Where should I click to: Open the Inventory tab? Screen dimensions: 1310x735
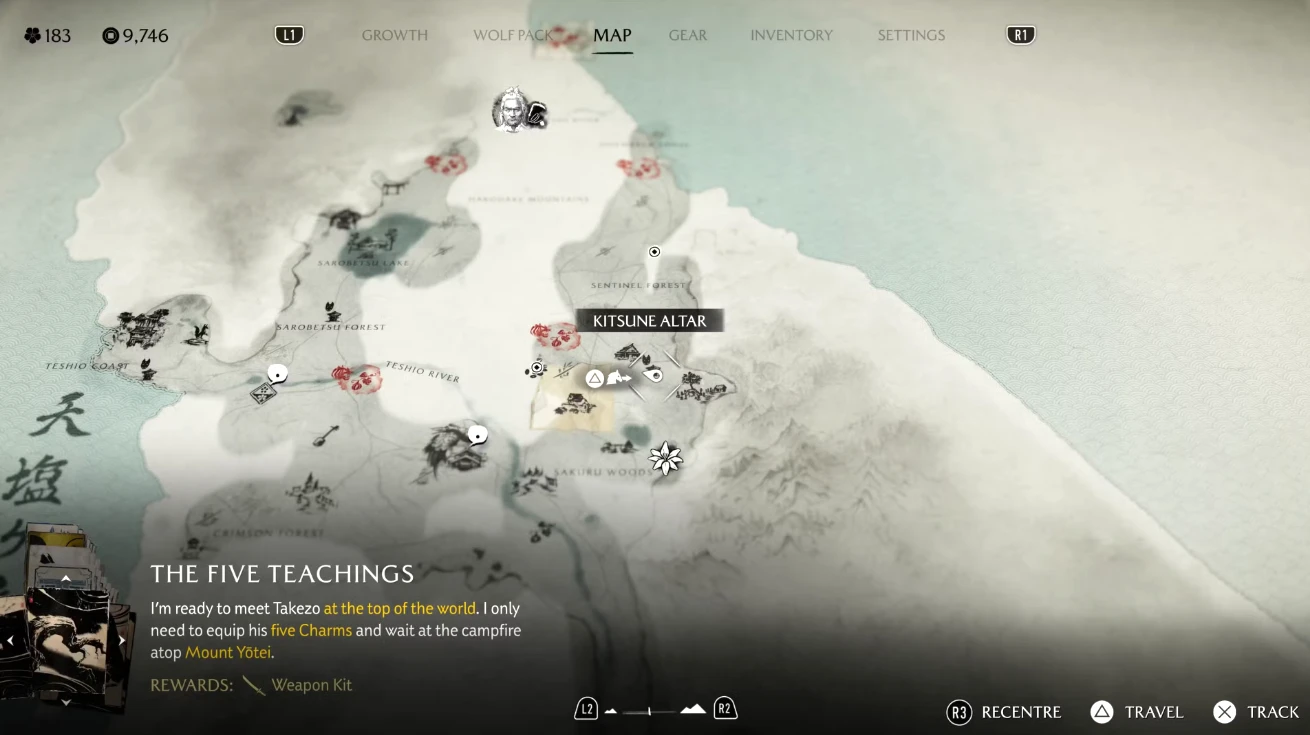pos(791,35)
